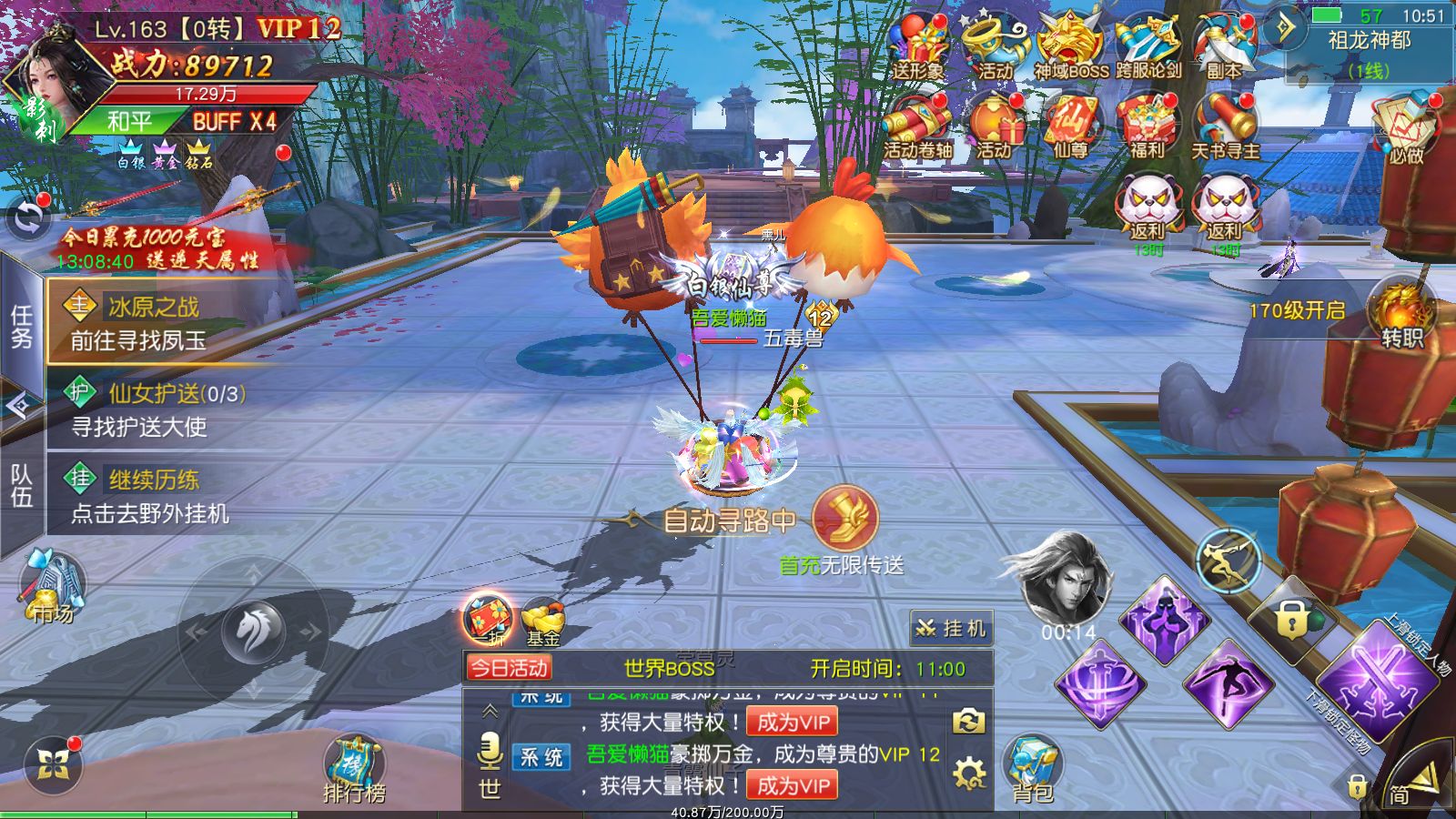This screenshot has width=1456, height=819.
Task: Click the 成为VIP button in bottom chat line
Action: click(792, 785)
